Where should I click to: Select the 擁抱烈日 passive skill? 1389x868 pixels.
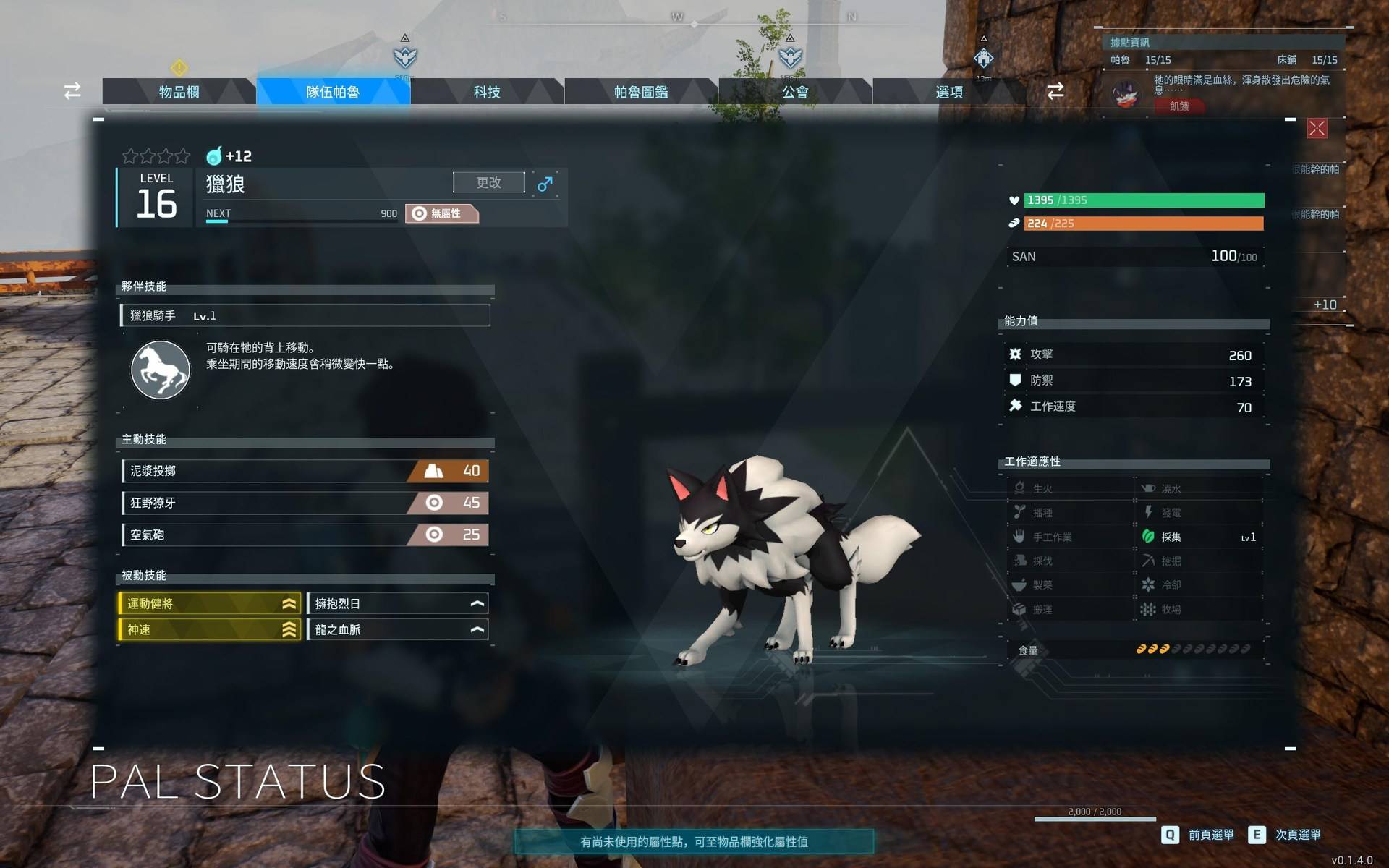398,604
